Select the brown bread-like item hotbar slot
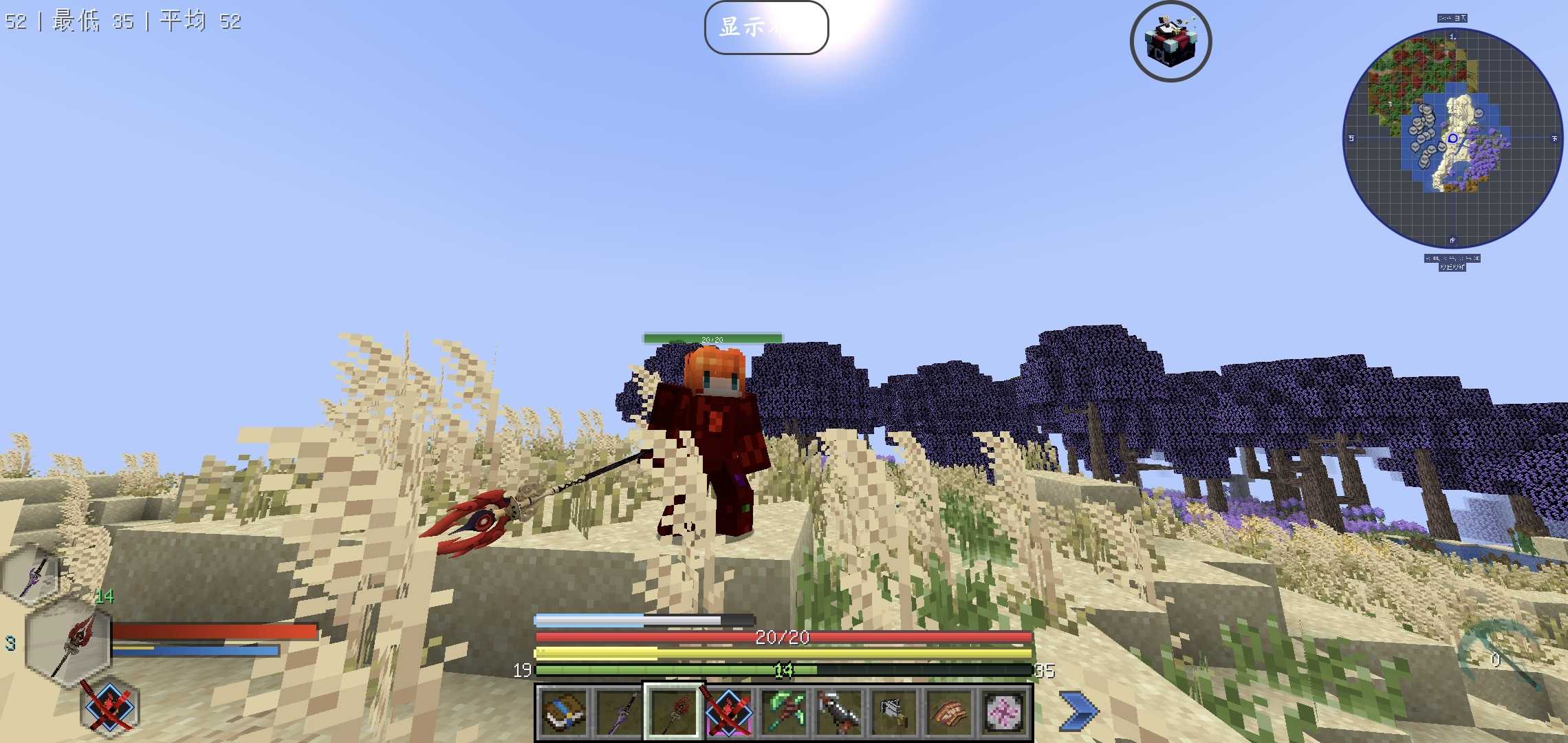 pos(949,712)
